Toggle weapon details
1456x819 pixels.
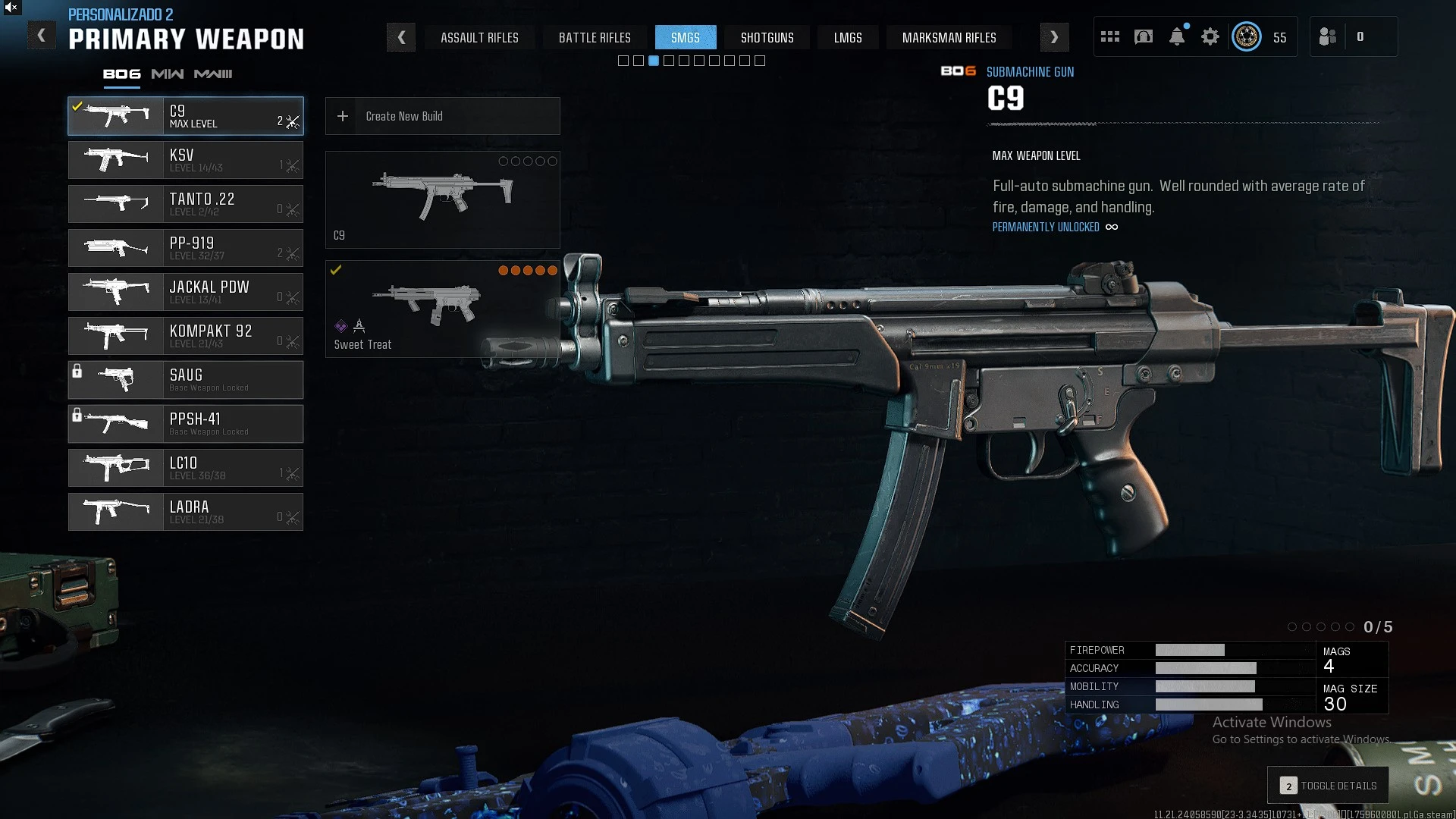1329,786
